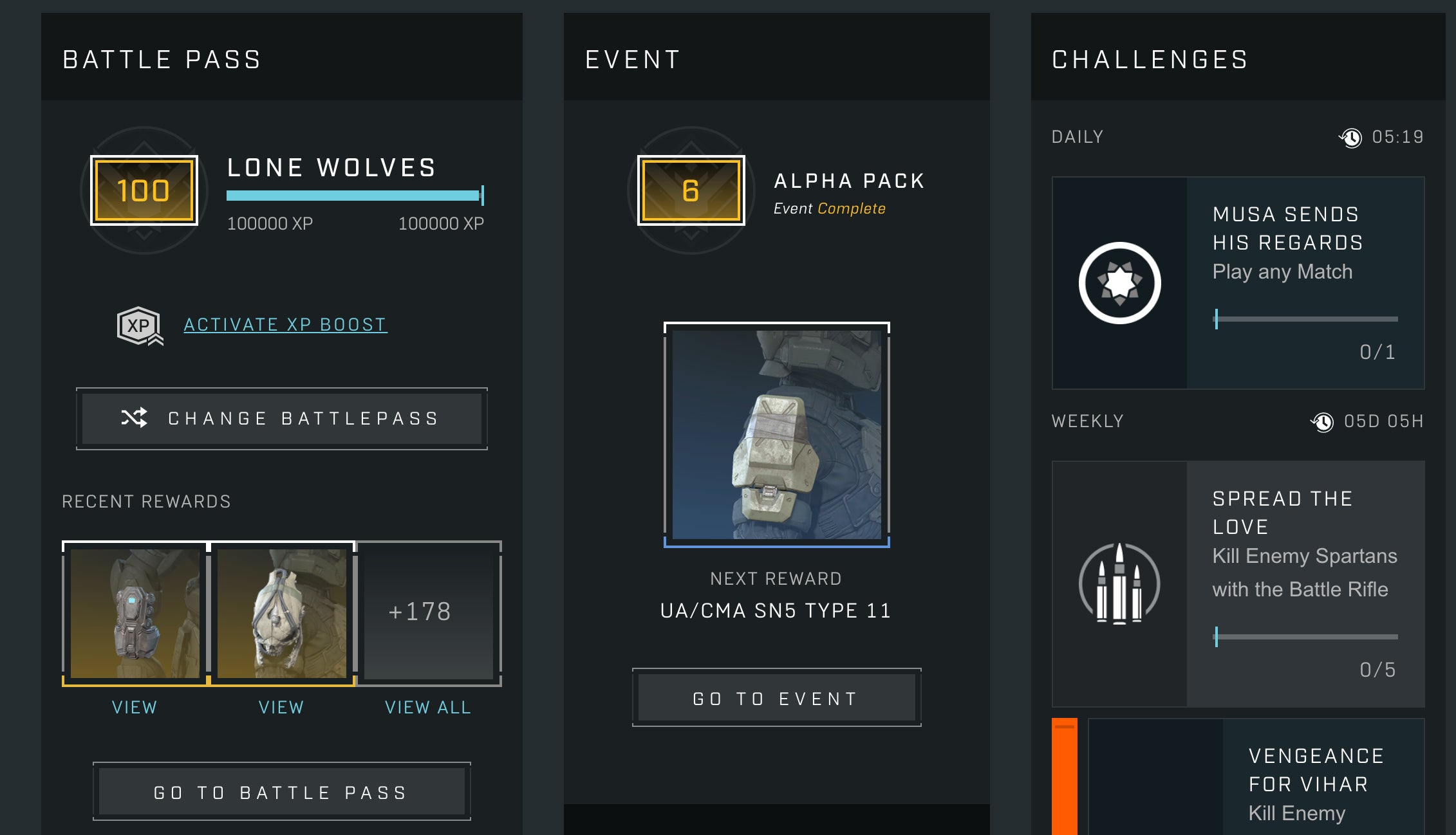Click the Lone Wolves rank 100 emblem
This screenshot has width=1456, height=835.
[144, 190]
